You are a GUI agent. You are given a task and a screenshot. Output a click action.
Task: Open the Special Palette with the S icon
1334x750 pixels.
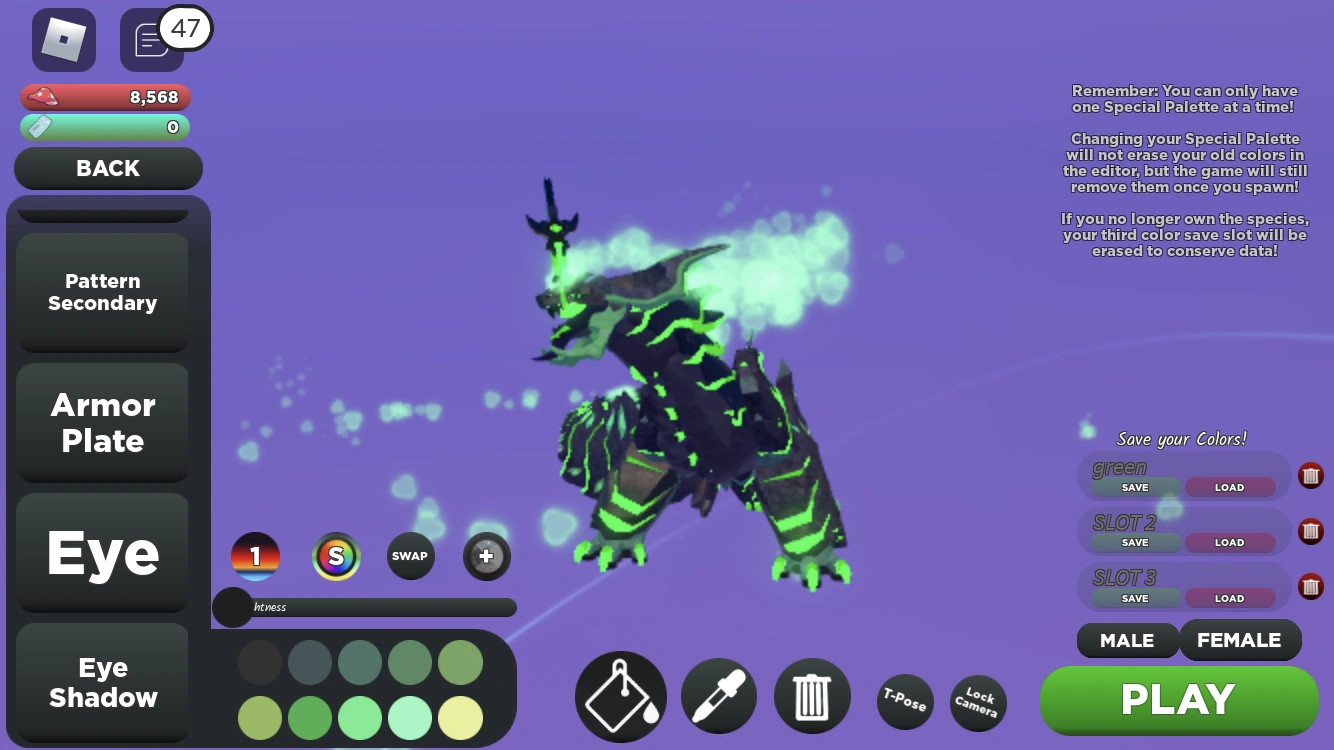[x=335, y=556]
